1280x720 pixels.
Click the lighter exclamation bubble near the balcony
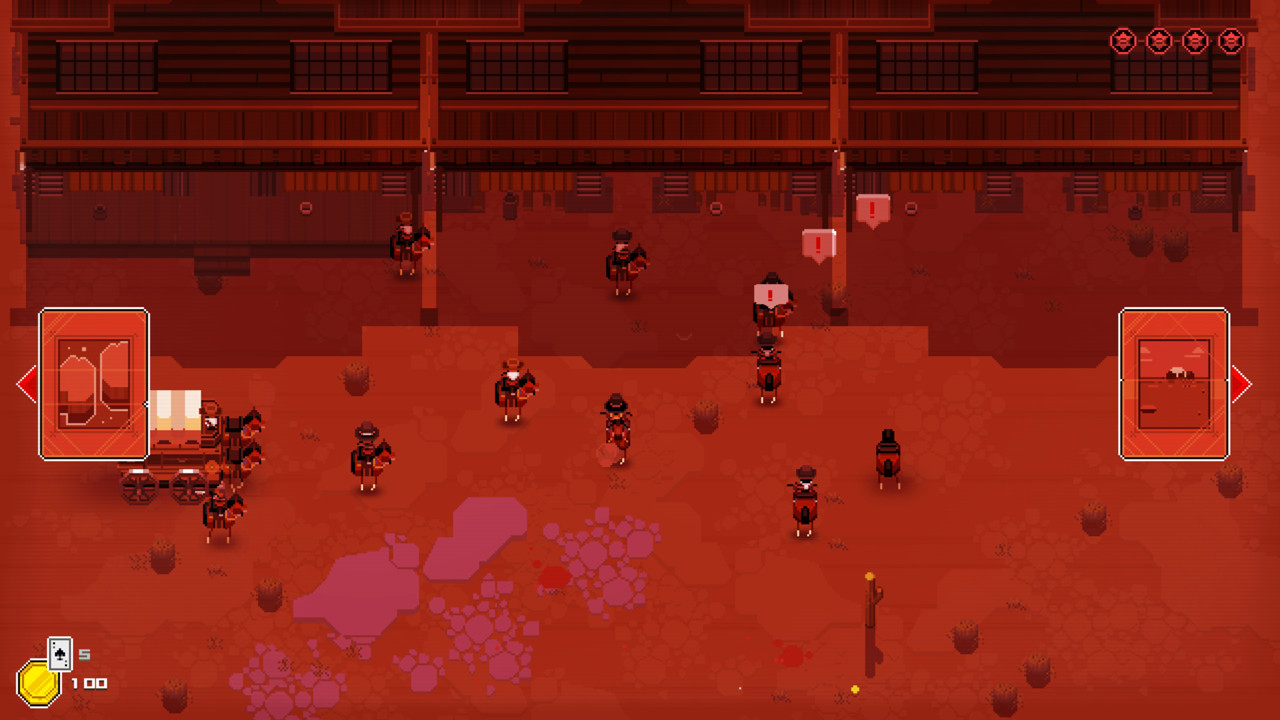(x=872, y=210)
